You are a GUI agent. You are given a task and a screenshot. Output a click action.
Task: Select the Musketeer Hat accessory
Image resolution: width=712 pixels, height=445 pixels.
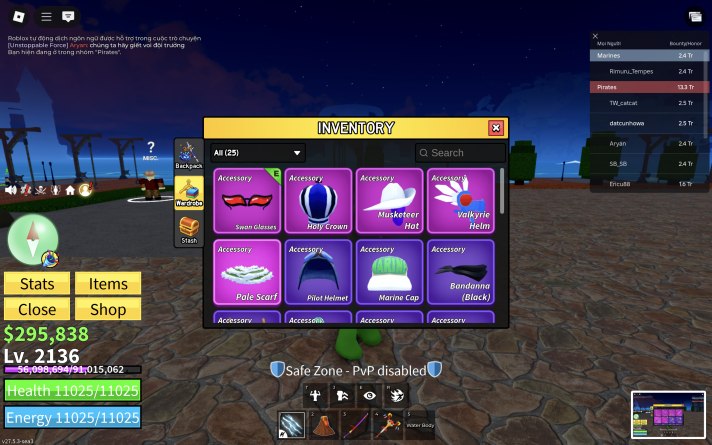click(x=389, y=201)
